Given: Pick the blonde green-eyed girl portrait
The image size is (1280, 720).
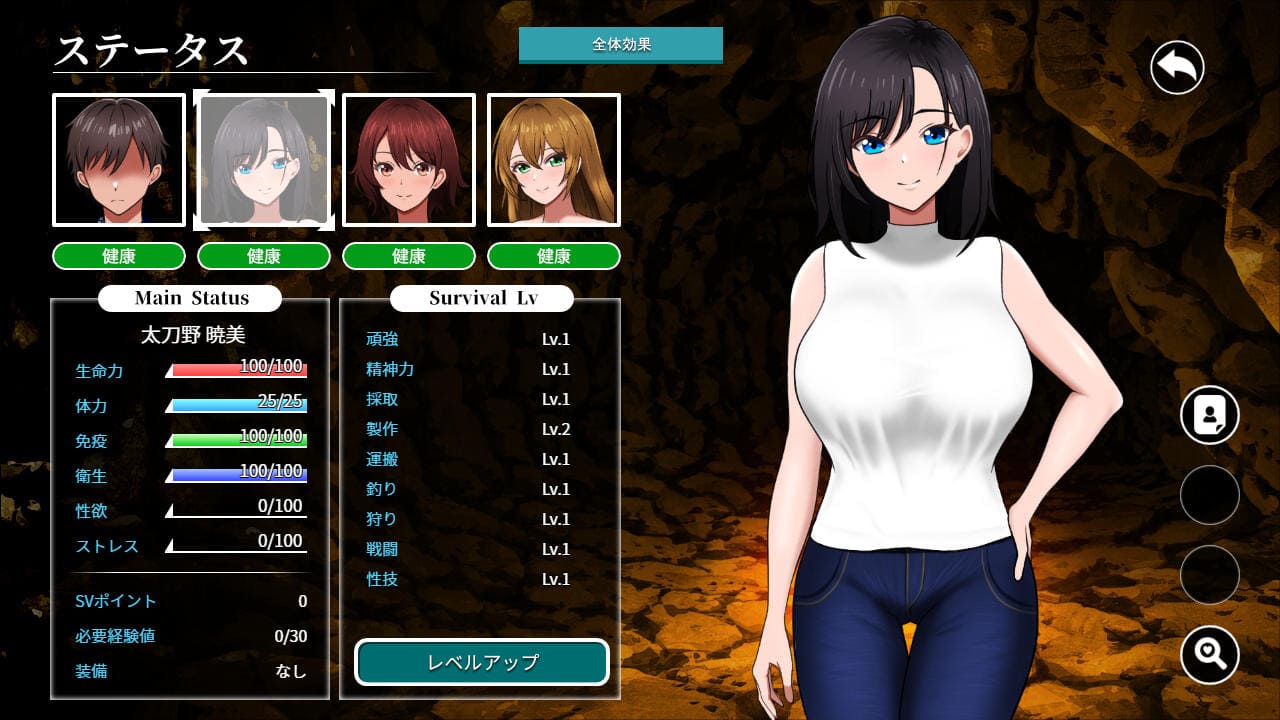Looking at the screenshot, I should (x=554, y=160).
